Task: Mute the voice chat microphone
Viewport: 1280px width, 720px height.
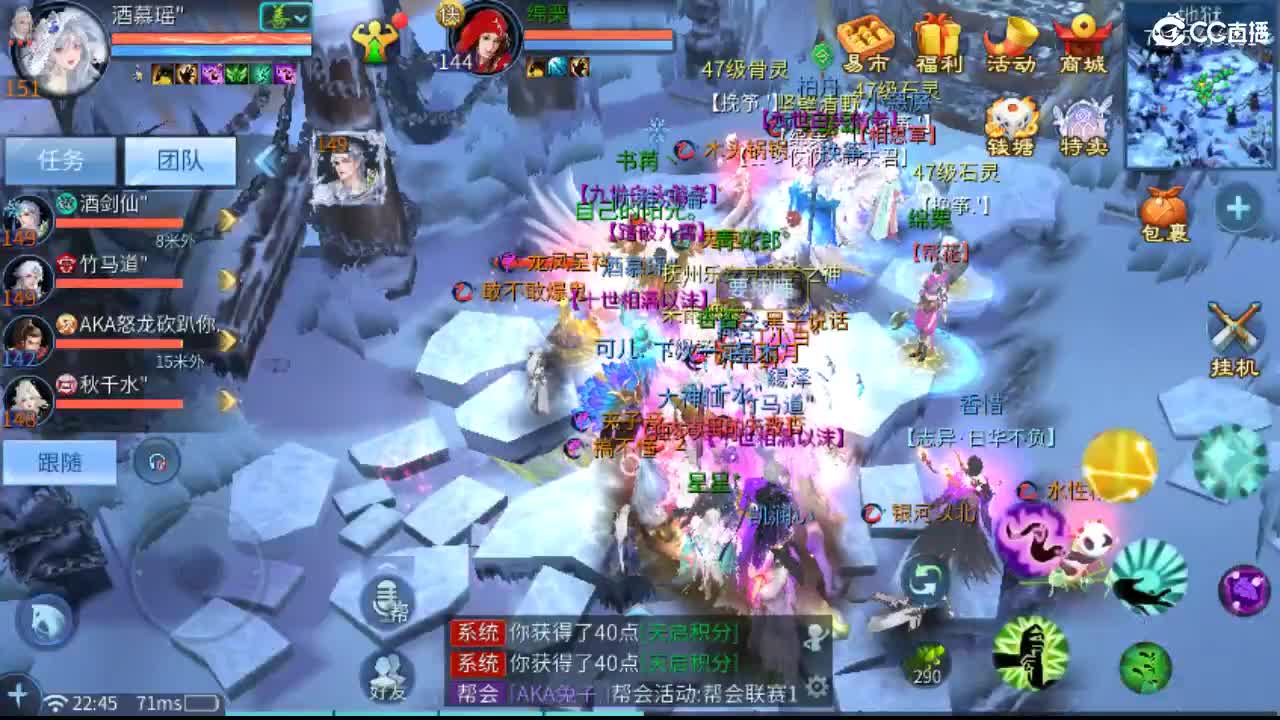Action: pos(383,603)
